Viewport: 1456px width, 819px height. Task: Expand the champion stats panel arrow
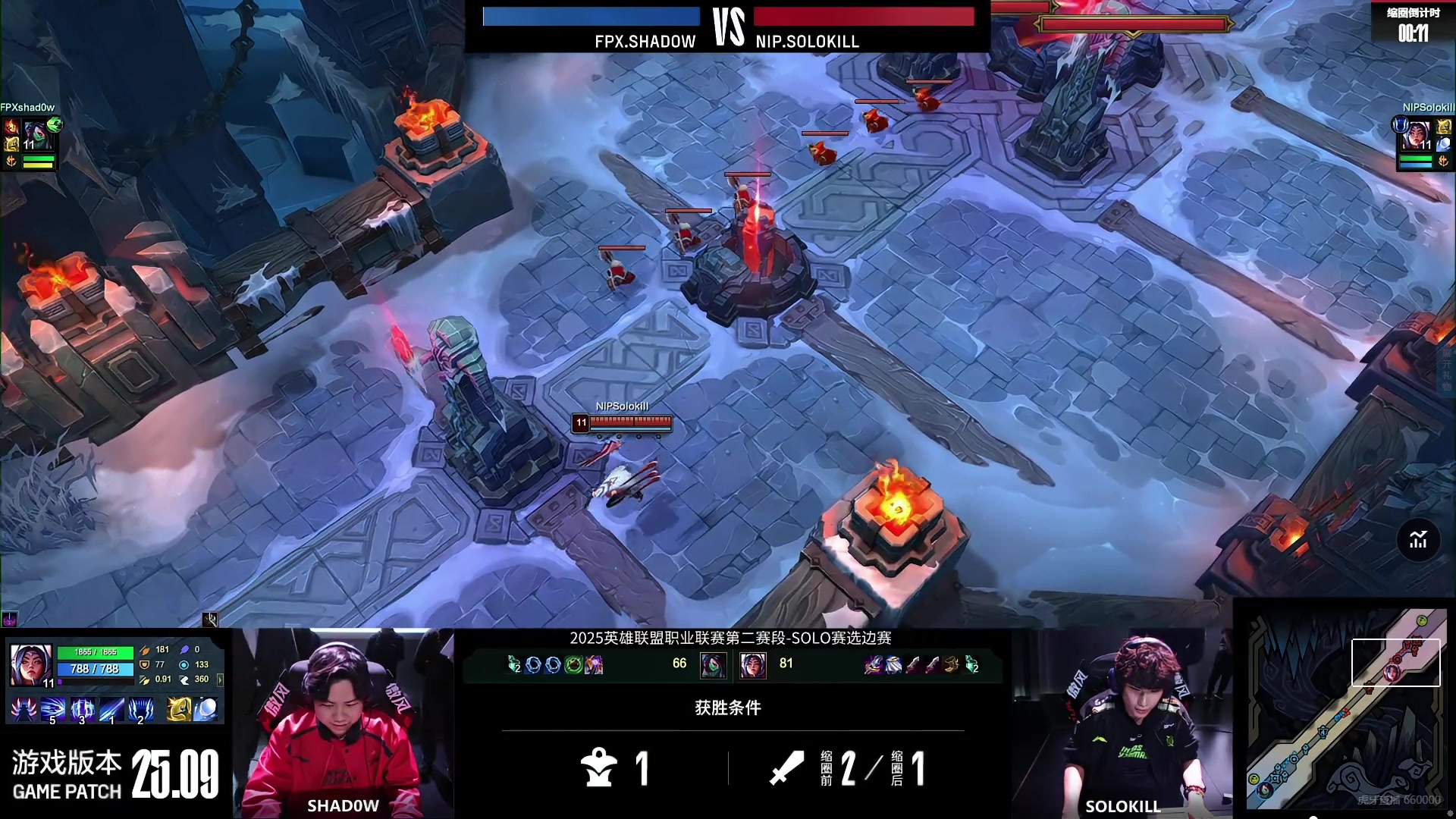click(x=221, y=679)
